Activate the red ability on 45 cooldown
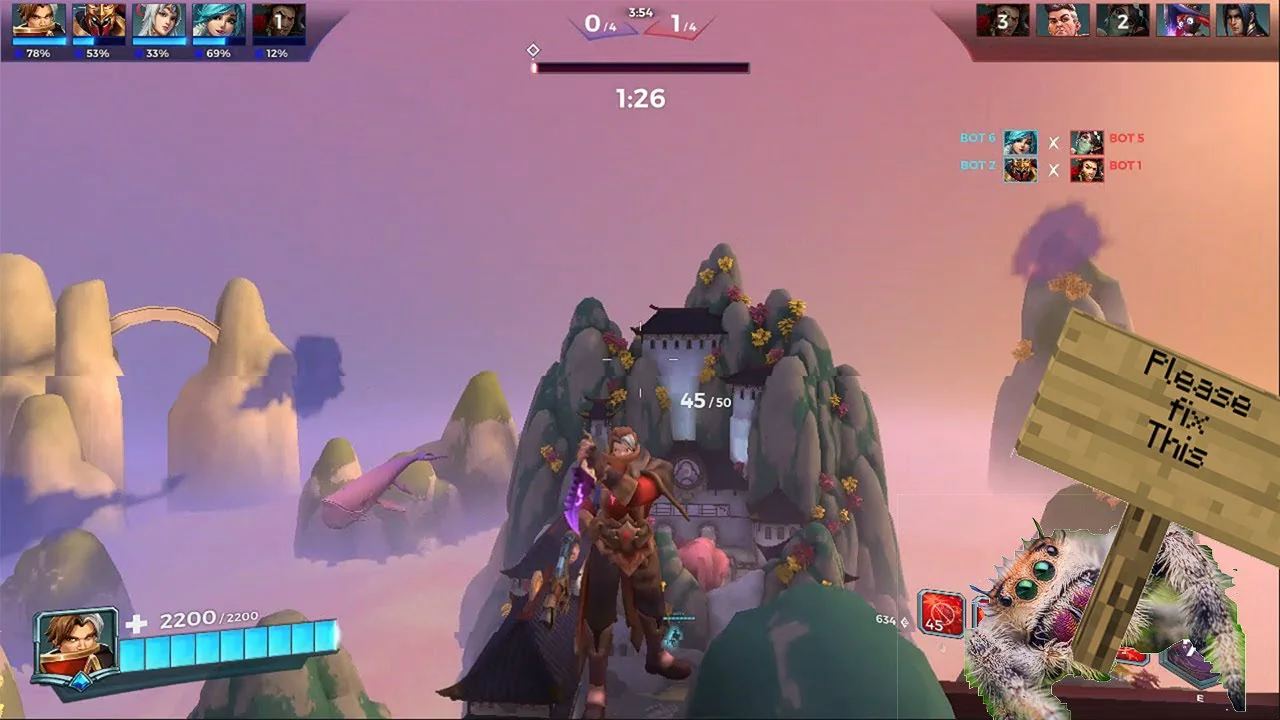Image resolution: width=1280 pixels, height=720 pixels. 941,614
